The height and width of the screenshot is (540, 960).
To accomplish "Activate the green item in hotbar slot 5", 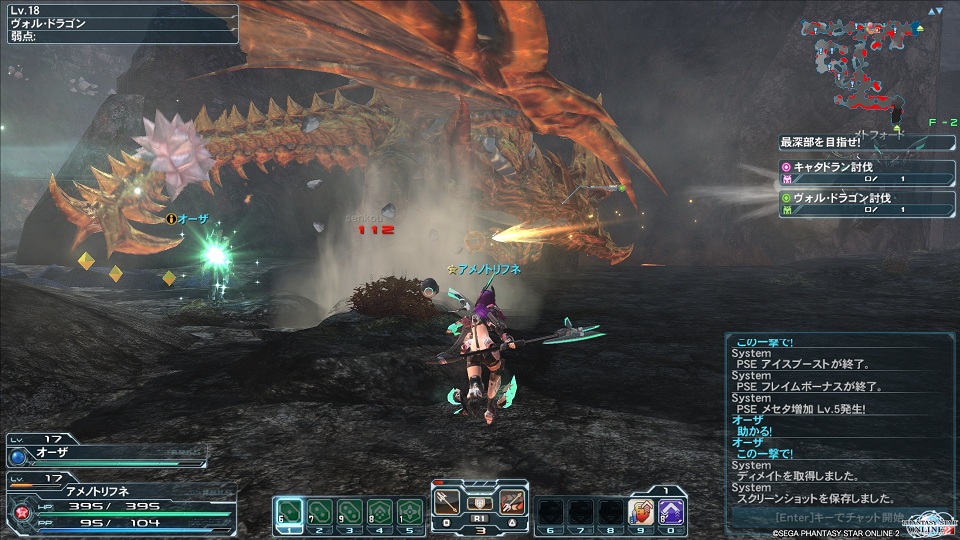I will tap(410, 512).
